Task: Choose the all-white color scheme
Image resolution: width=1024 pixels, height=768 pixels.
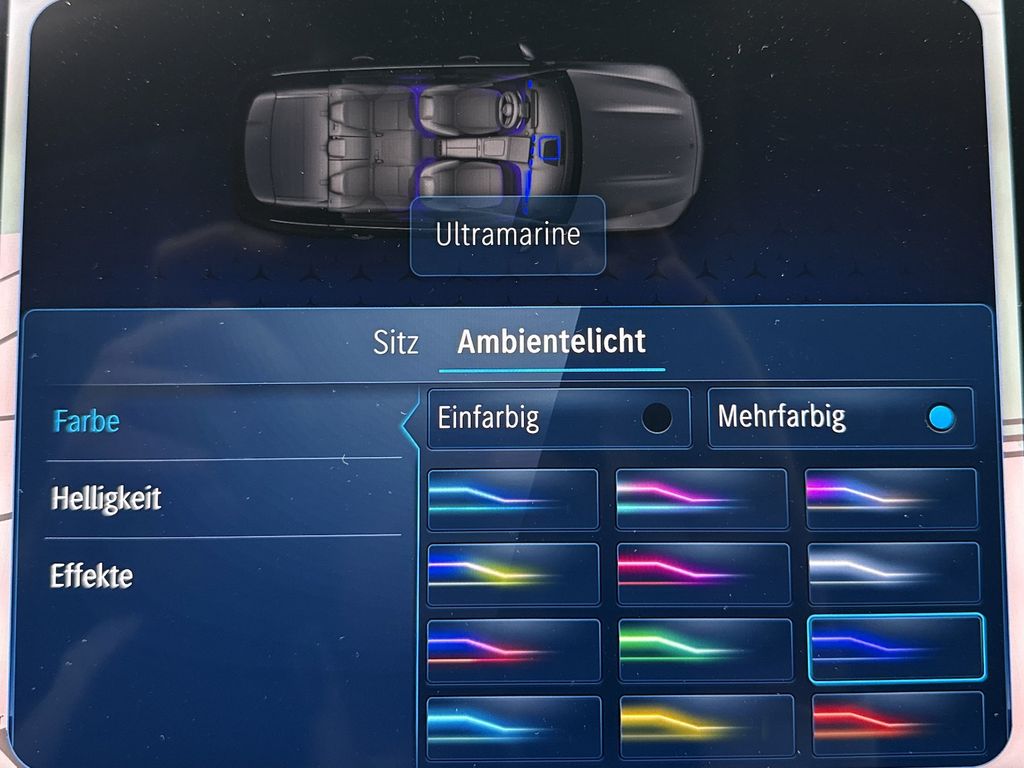Action: coord(894,573)
